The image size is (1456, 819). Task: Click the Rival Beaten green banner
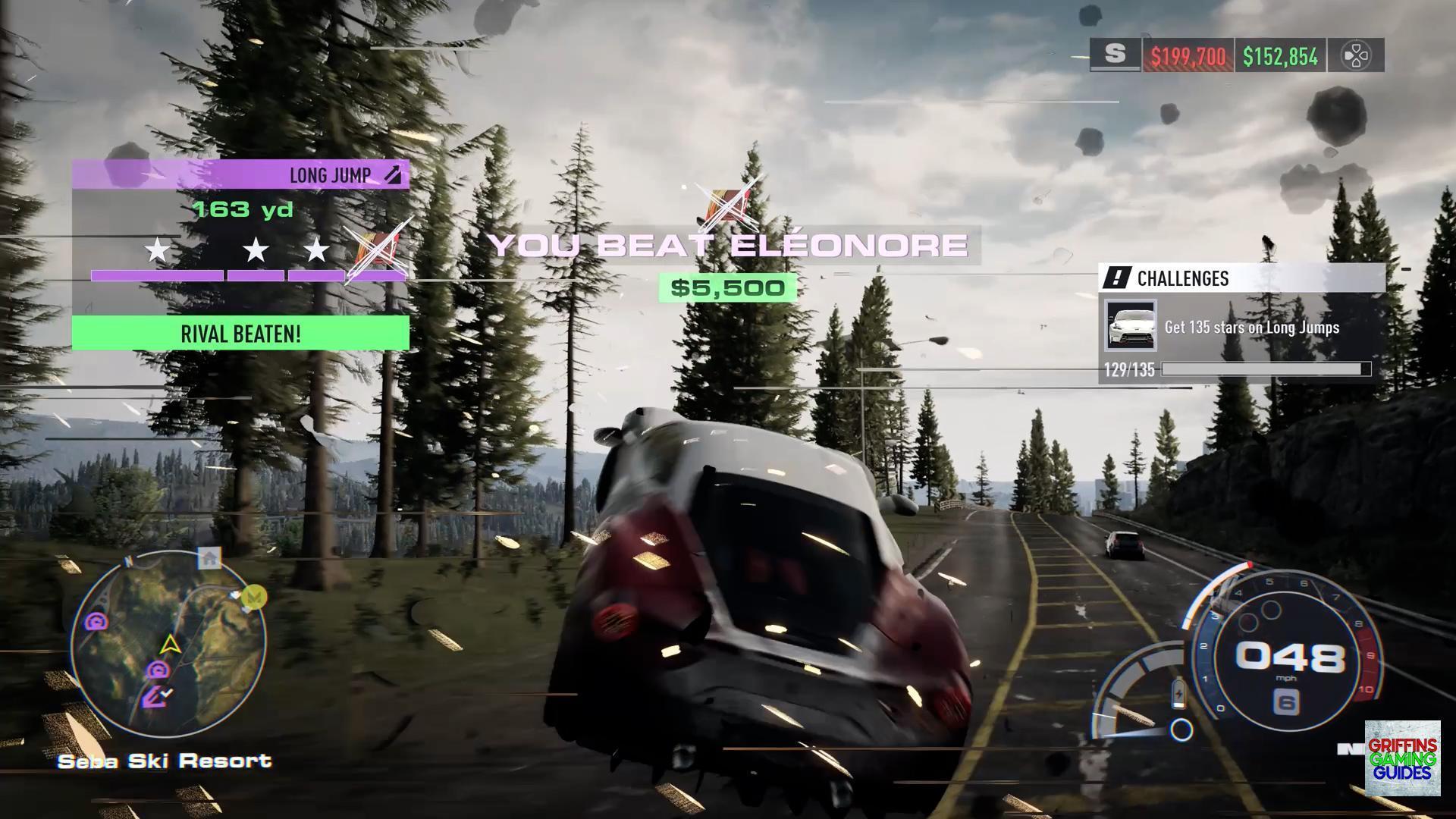pos(240,334)
